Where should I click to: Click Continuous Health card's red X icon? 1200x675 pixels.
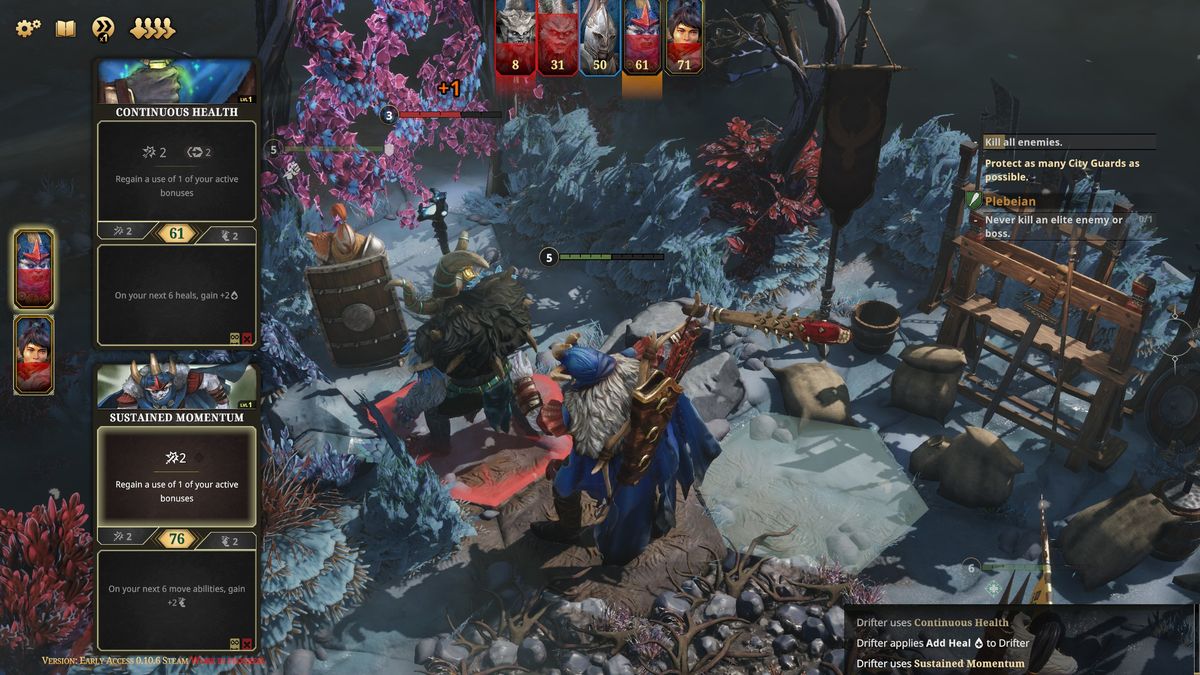tap(247, 339)
